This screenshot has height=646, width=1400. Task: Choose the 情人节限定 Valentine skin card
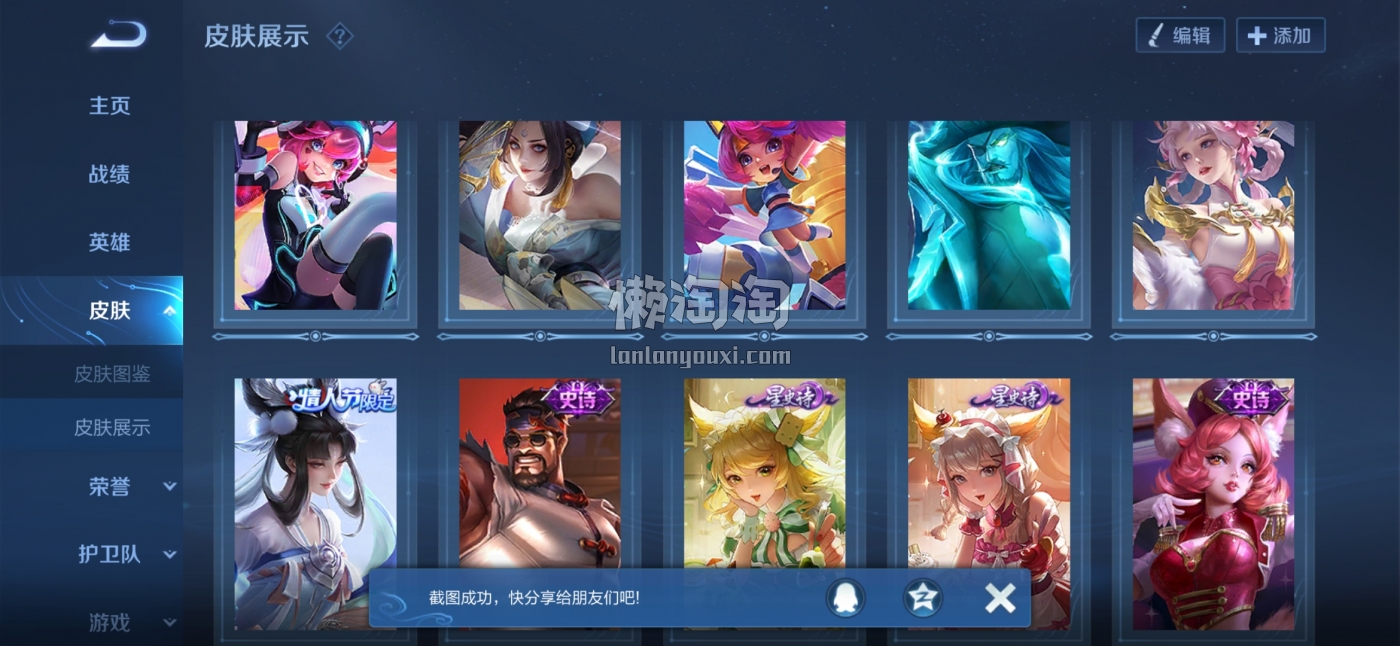[315, 470]
